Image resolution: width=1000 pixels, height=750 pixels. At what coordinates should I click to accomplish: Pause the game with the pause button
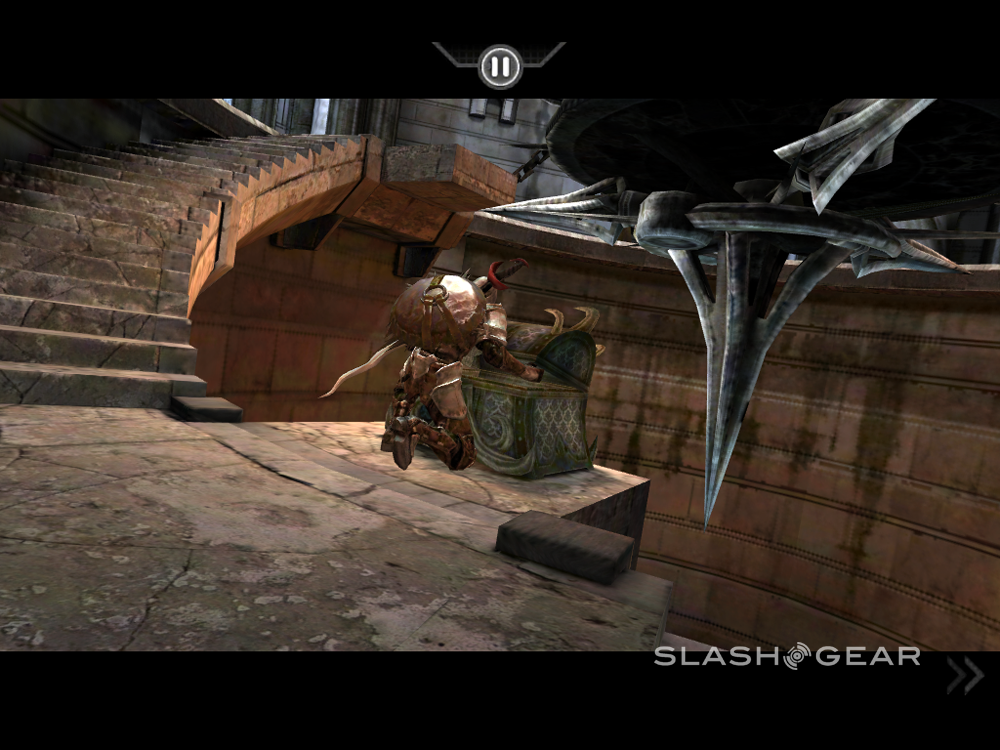click(499, 67)
